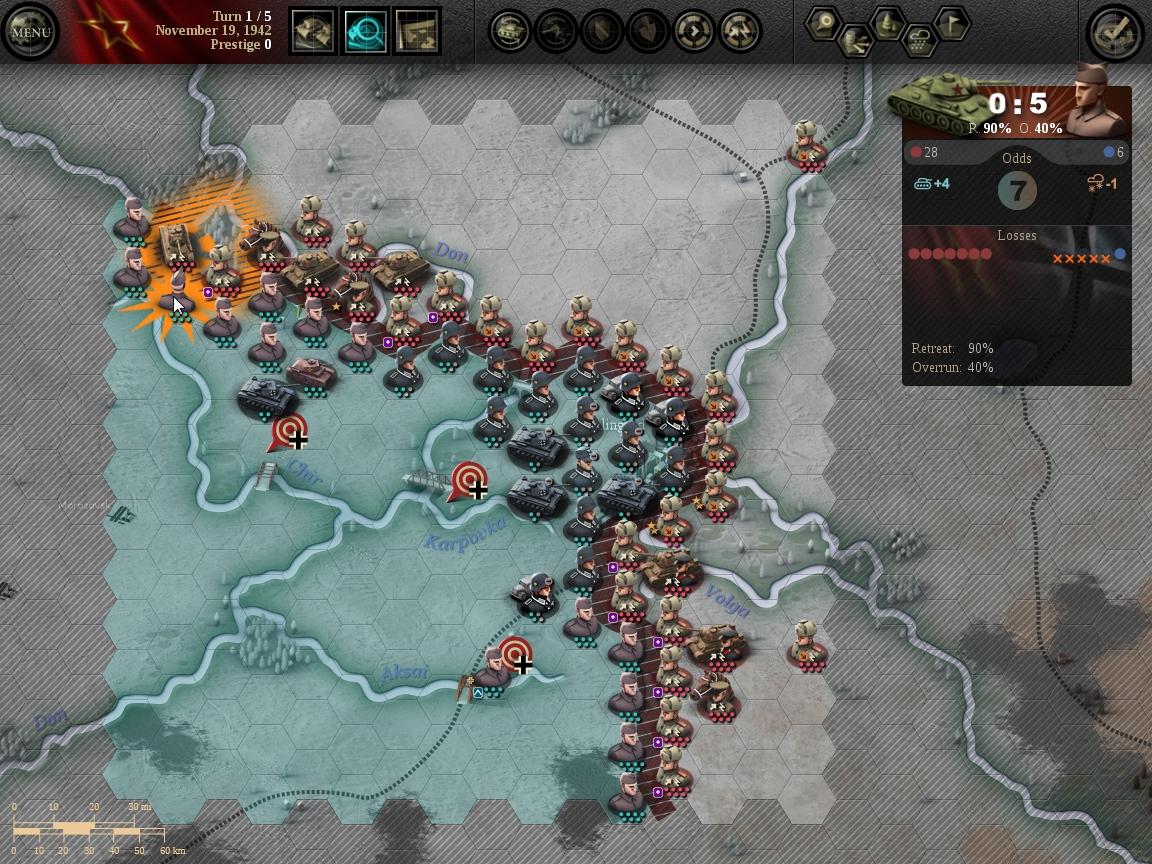The width and height of the screenshot is (1152, 864).
Task: Select the Soviet tank unit on orange highlight
Action: (177, 243)
